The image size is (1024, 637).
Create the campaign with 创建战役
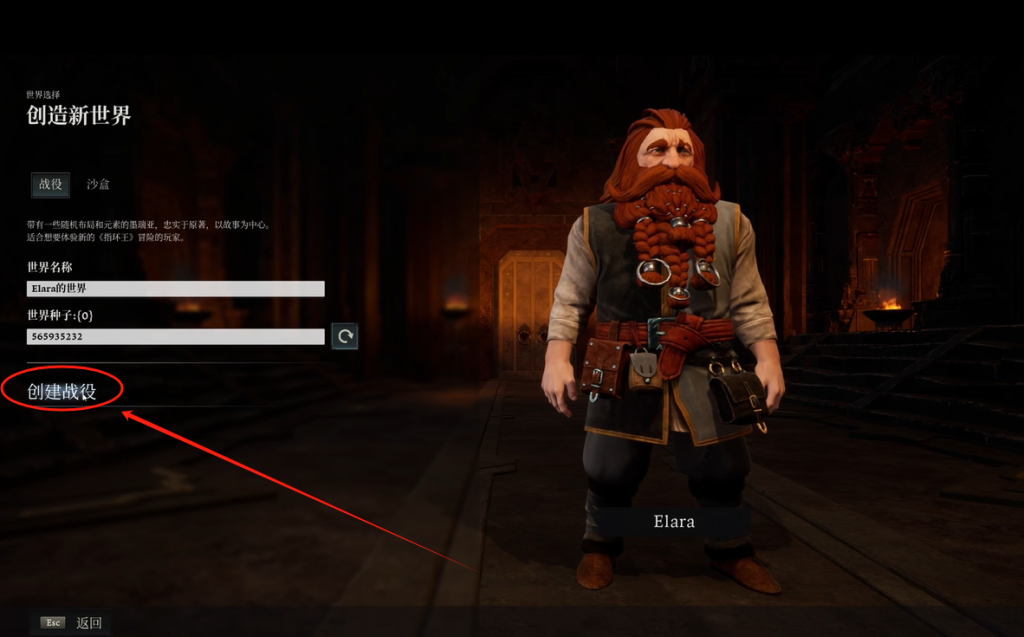point(62,391)
